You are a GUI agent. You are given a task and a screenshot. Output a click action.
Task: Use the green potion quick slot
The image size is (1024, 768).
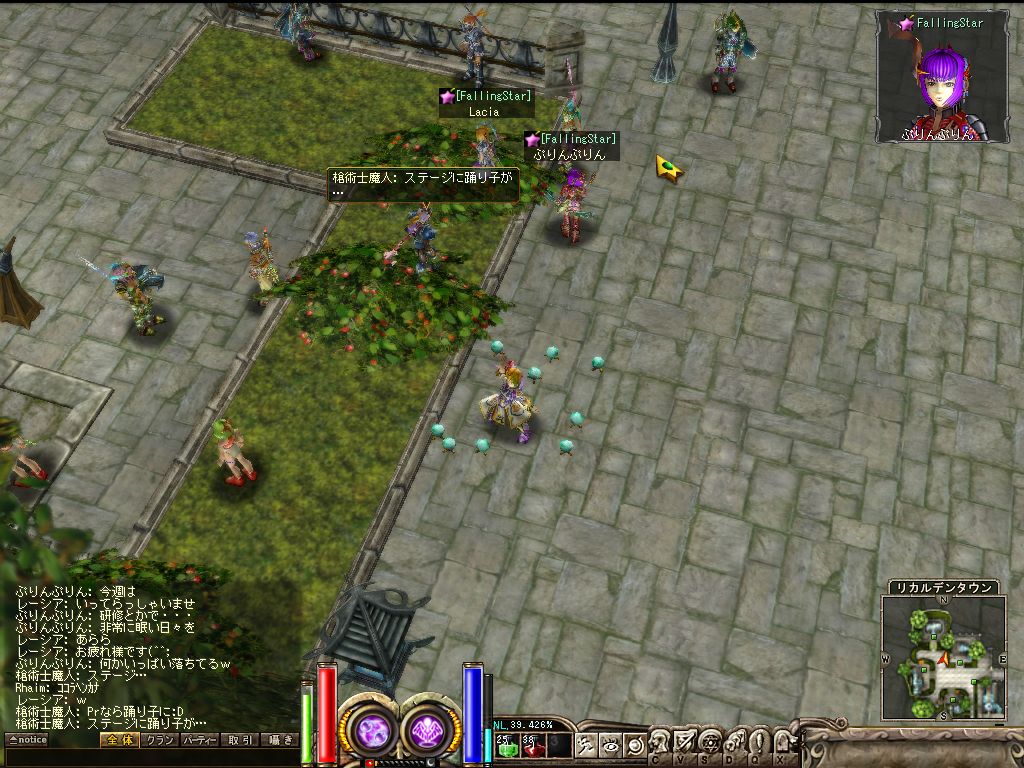[506, 744]
